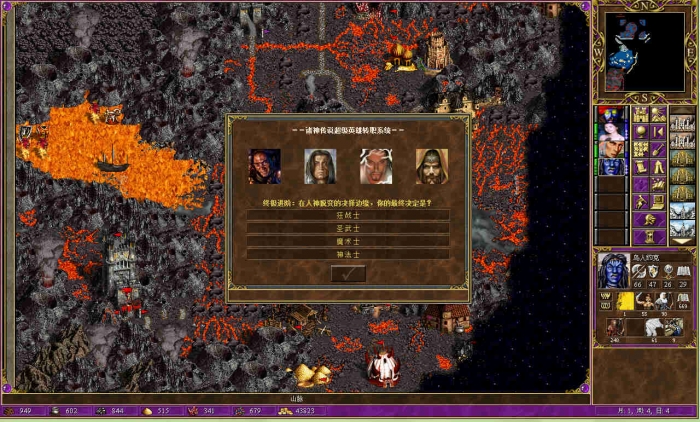This screenshot has height=422, width=700.
Task: Confirm the dialog with the checkmark button
Action: pyautogui.click(x=347, y=273)
